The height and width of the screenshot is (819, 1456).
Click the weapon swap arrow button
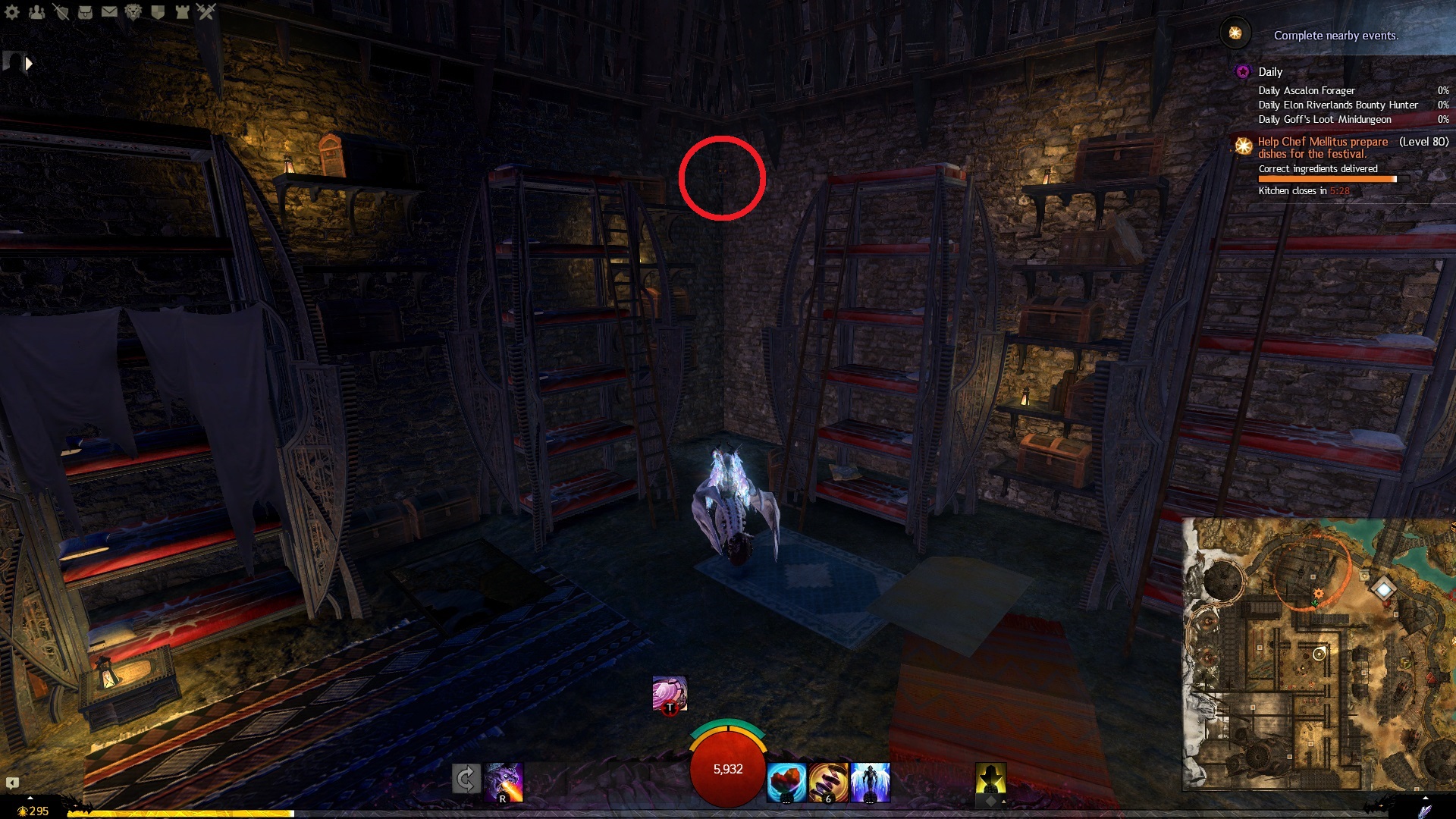466,779
